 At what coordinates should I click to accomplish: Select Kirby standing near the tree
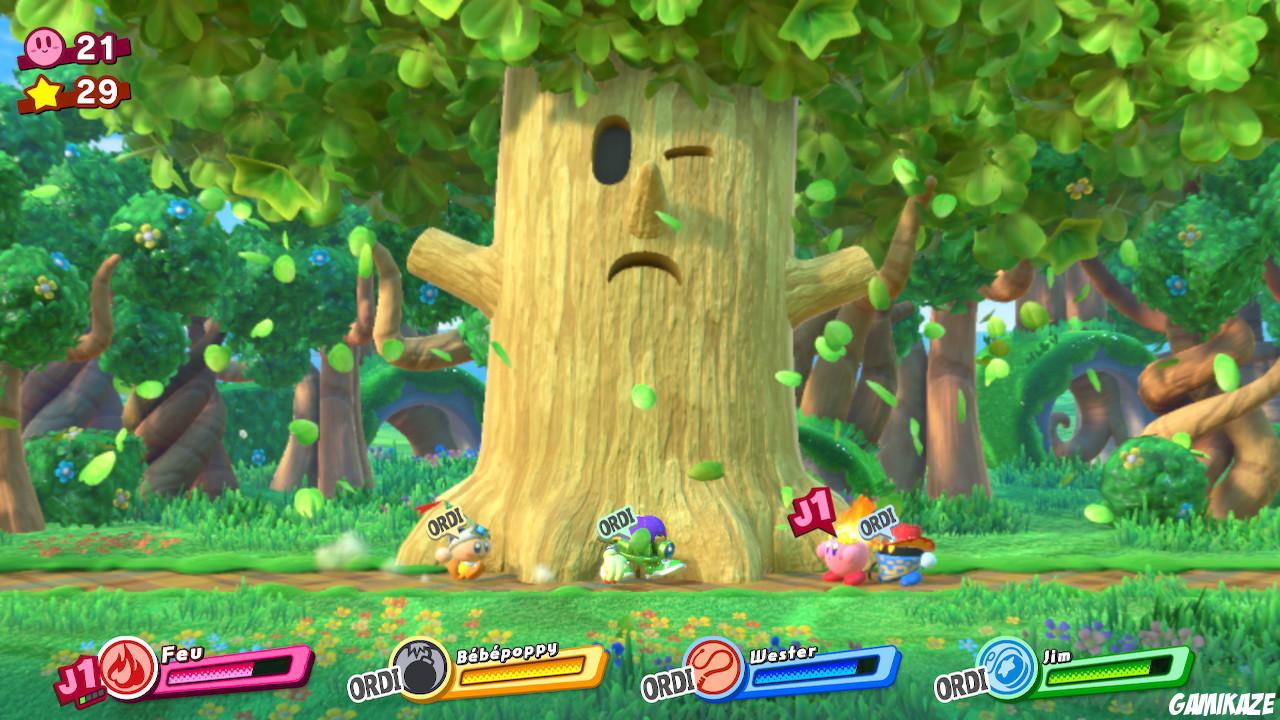(x=843, y=562)
